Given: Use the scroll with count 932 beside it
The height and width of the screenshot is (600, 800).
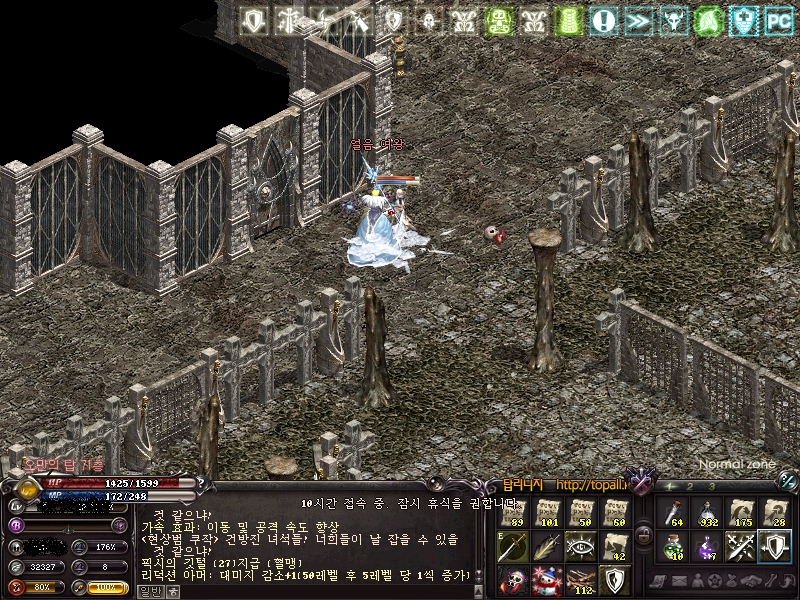Looking at the screenshot, I should tap(707, 512).
